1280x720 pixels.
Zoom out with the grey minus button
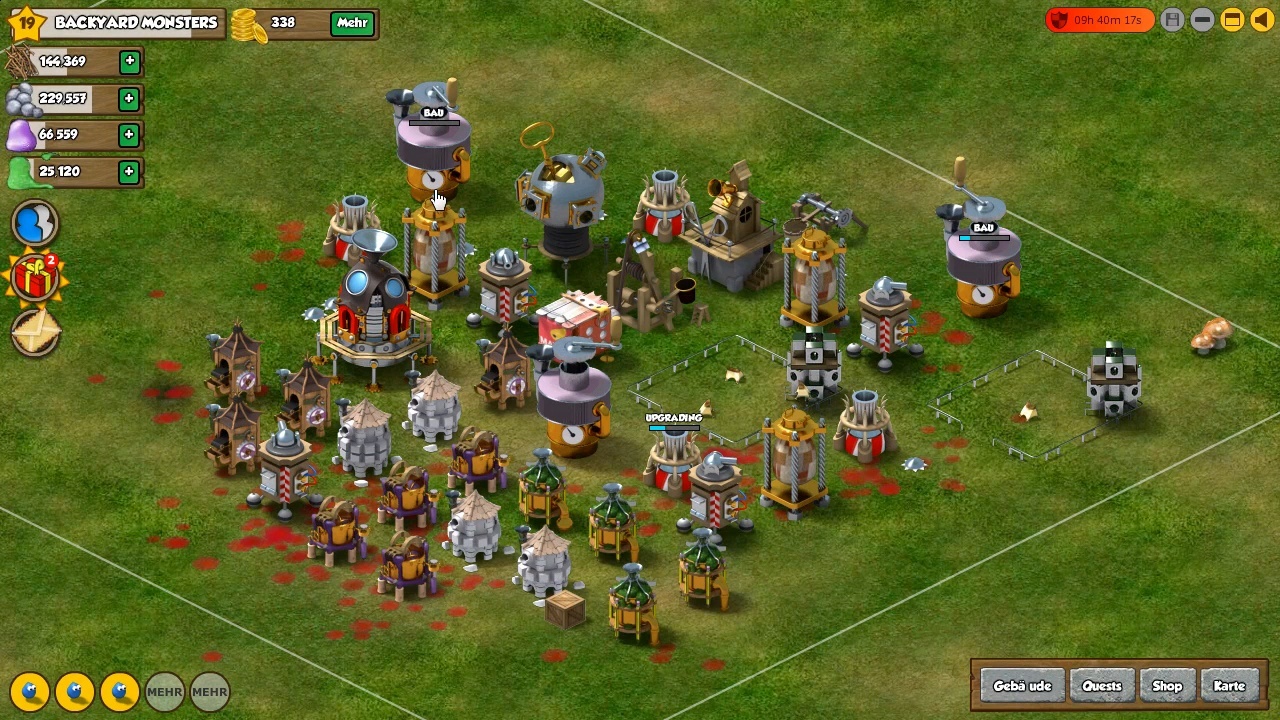point(1203,20)
